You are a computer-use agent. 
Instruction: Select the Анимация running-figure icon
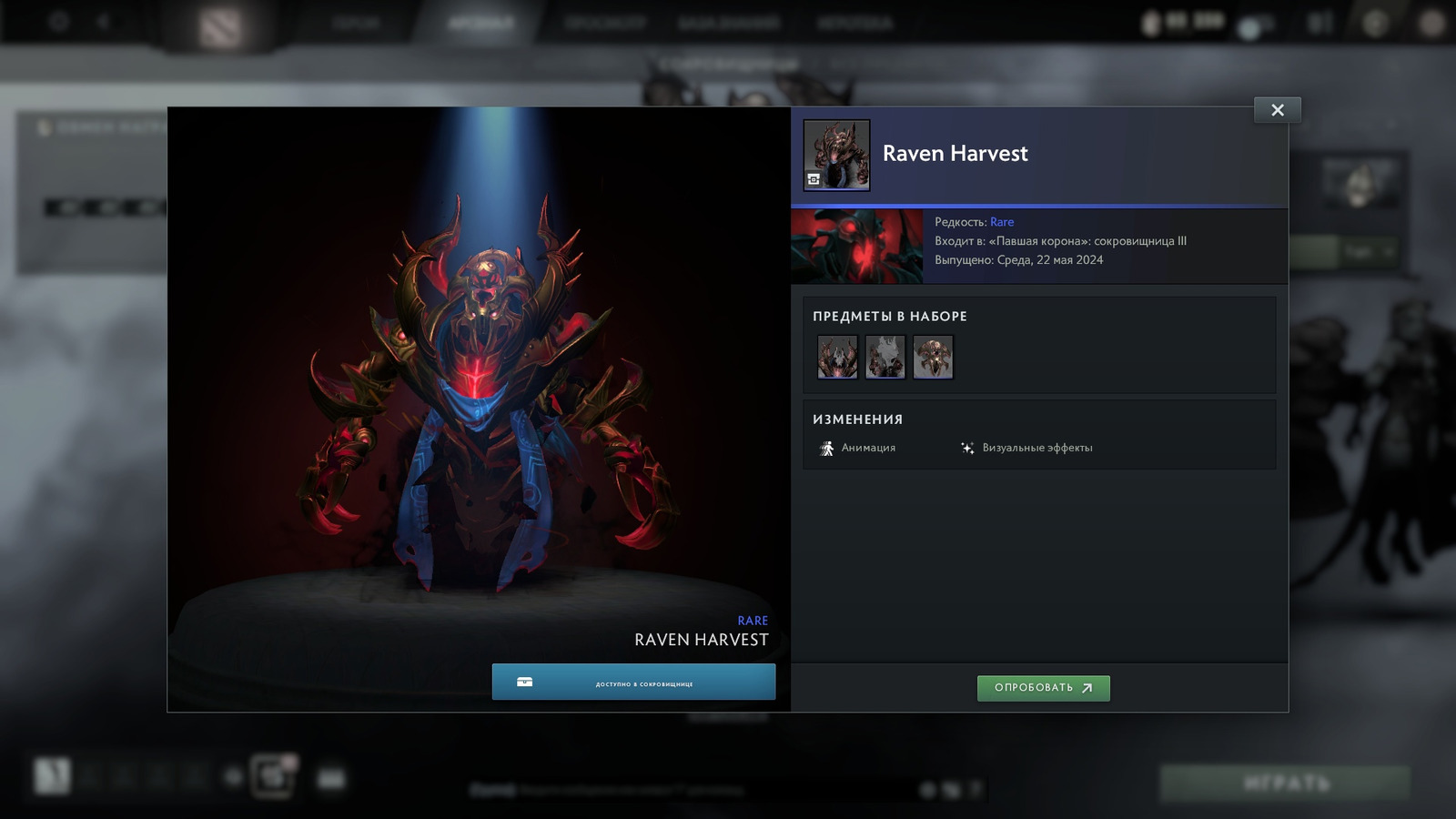(x=828, y=447)
